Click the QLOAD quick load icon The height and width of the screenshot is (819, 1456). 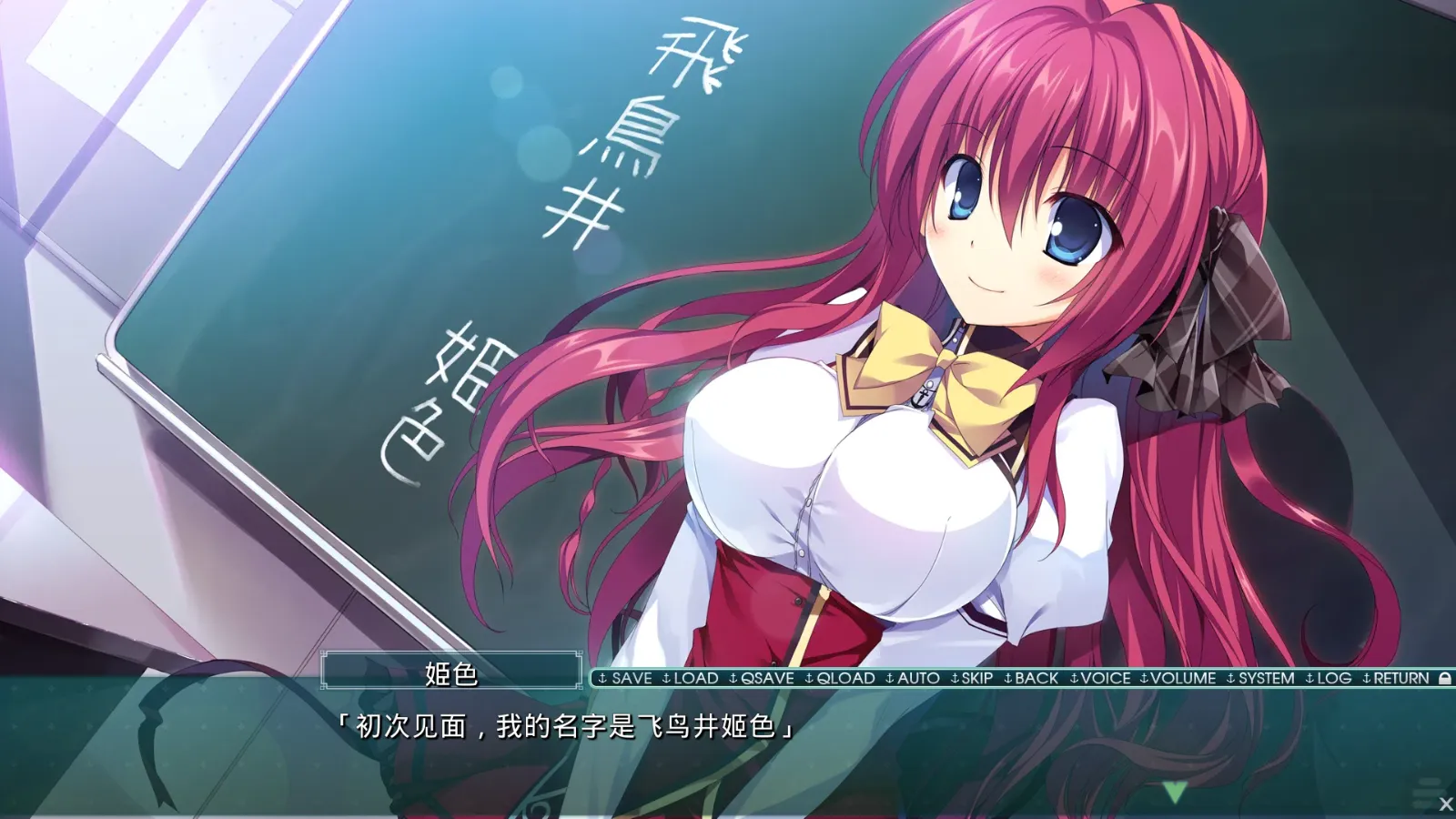[x=844, y=679]
